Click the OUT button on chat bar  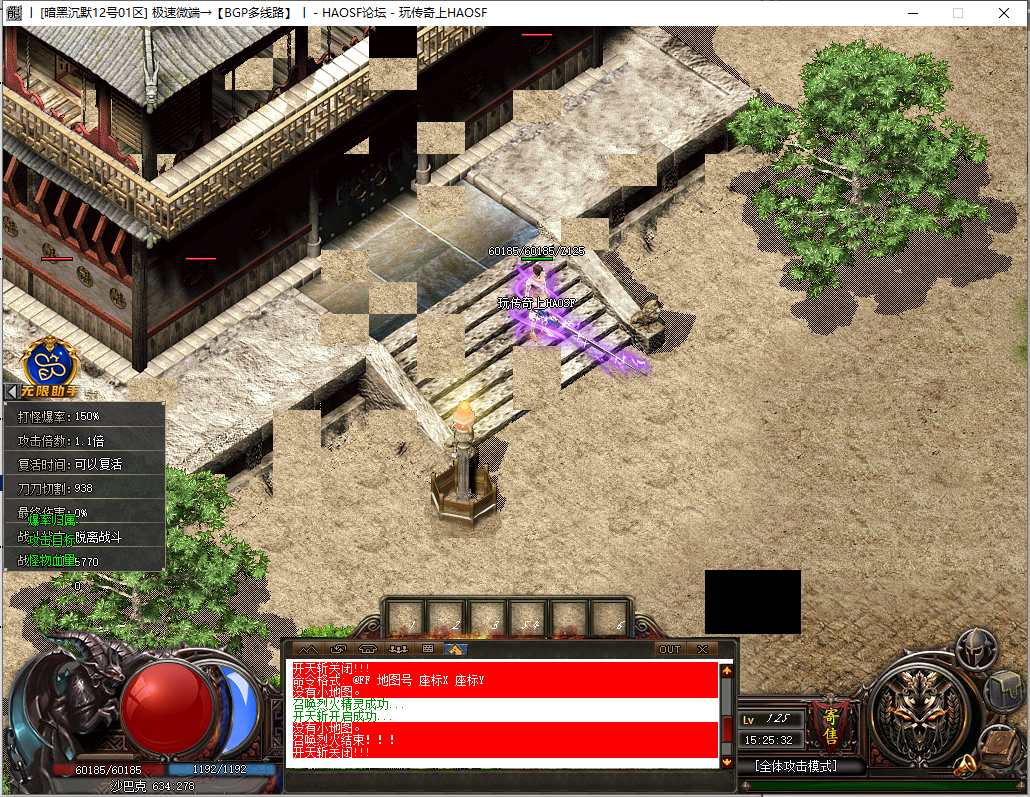[669, 649]
